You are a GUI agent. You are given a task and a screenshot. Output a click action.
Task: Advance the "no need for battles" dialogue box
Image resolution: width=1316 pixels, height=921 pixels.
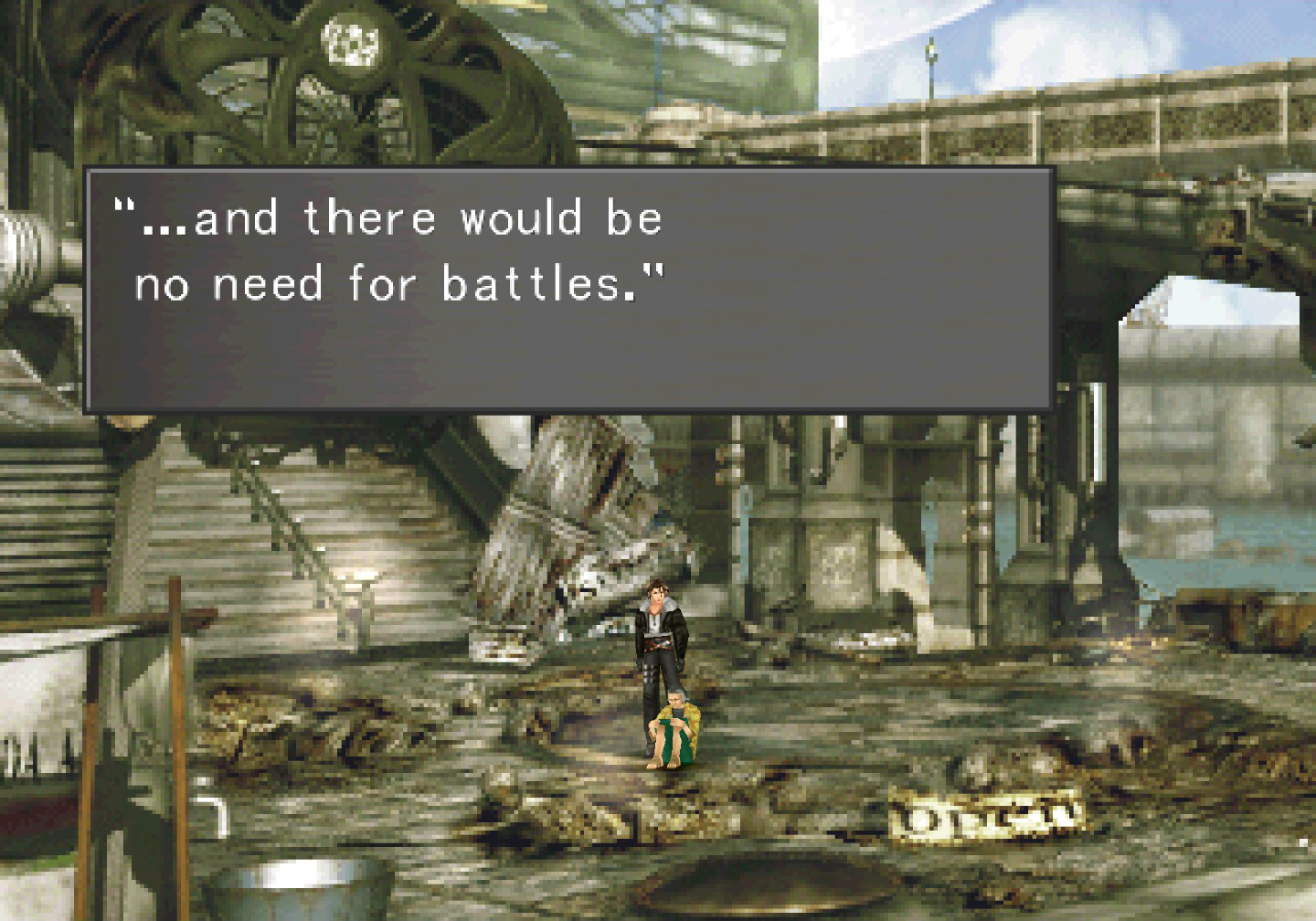(568, 289)
